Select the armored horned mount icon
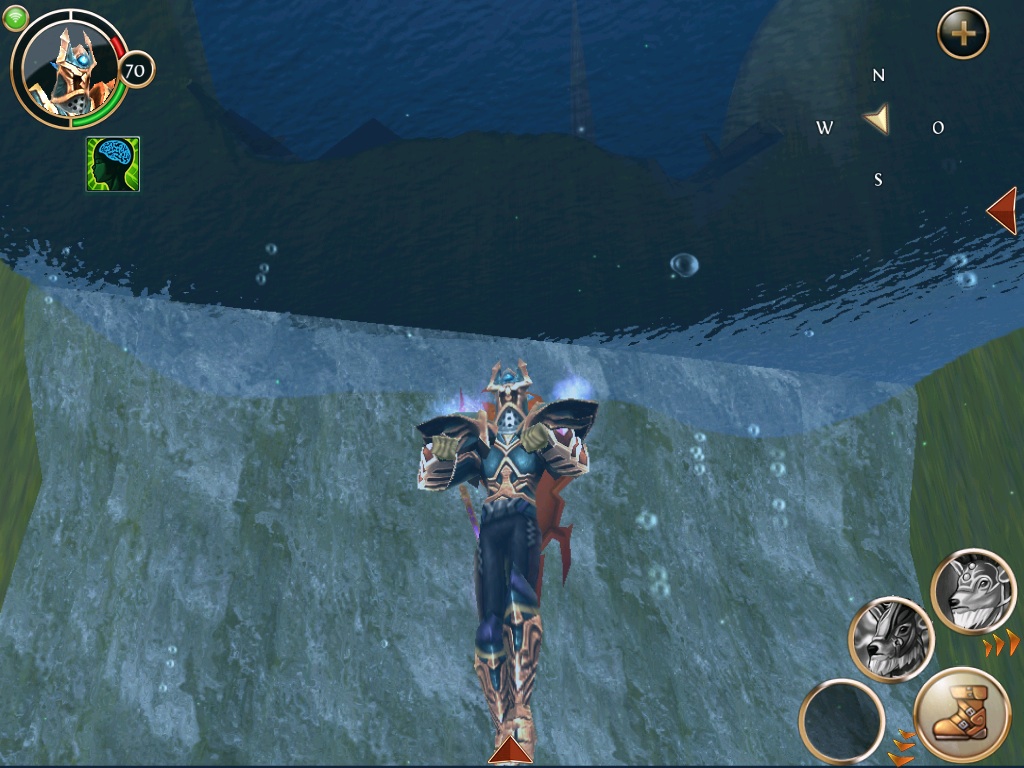 tap(891, 639)
